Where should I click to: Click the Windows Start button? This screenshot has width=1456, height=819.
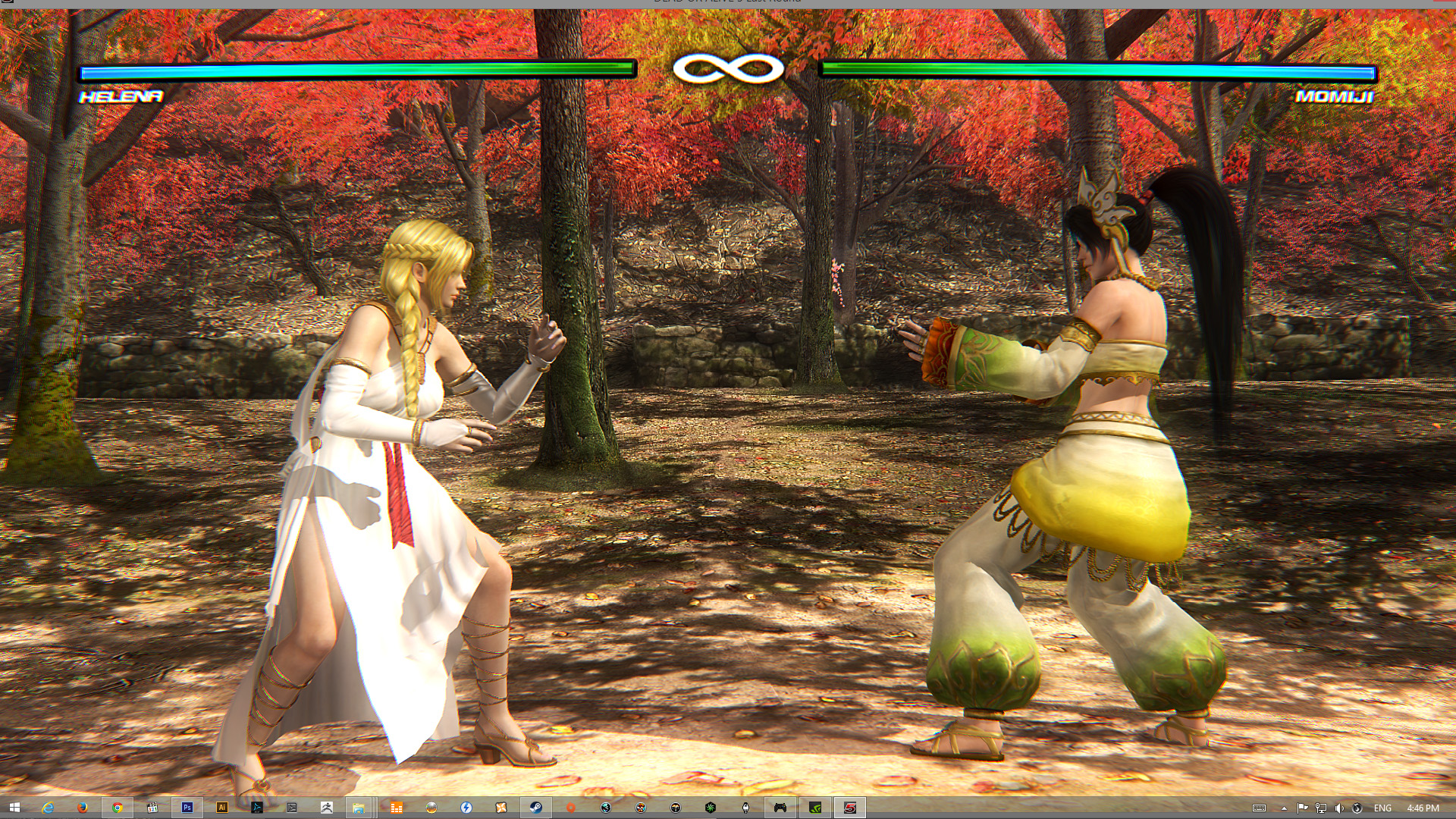pos(14,808)
